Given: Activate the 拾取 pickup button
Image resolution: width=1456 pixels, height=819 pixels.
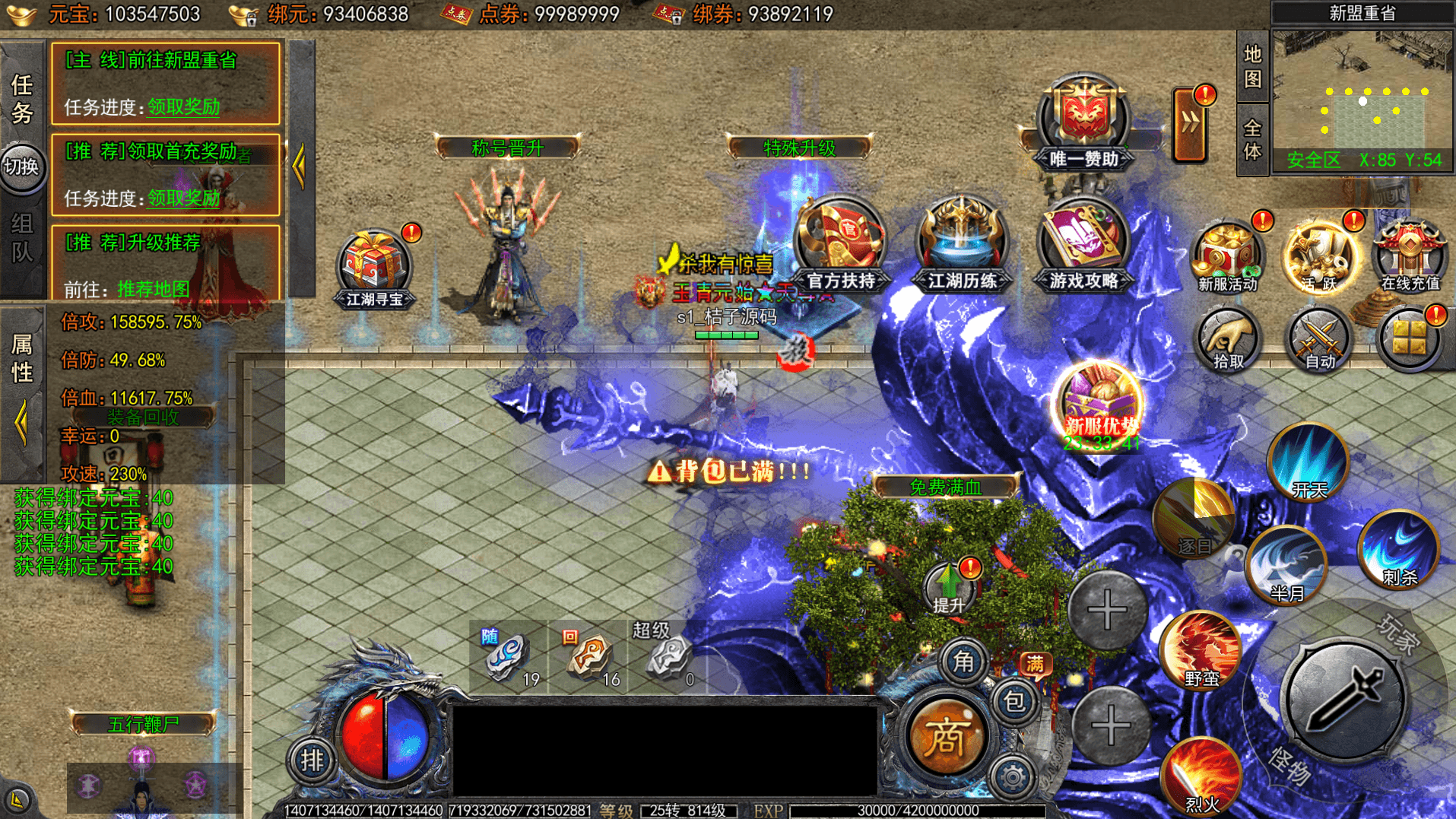Looking at the screenshot, I should [x=1228, y=340].
